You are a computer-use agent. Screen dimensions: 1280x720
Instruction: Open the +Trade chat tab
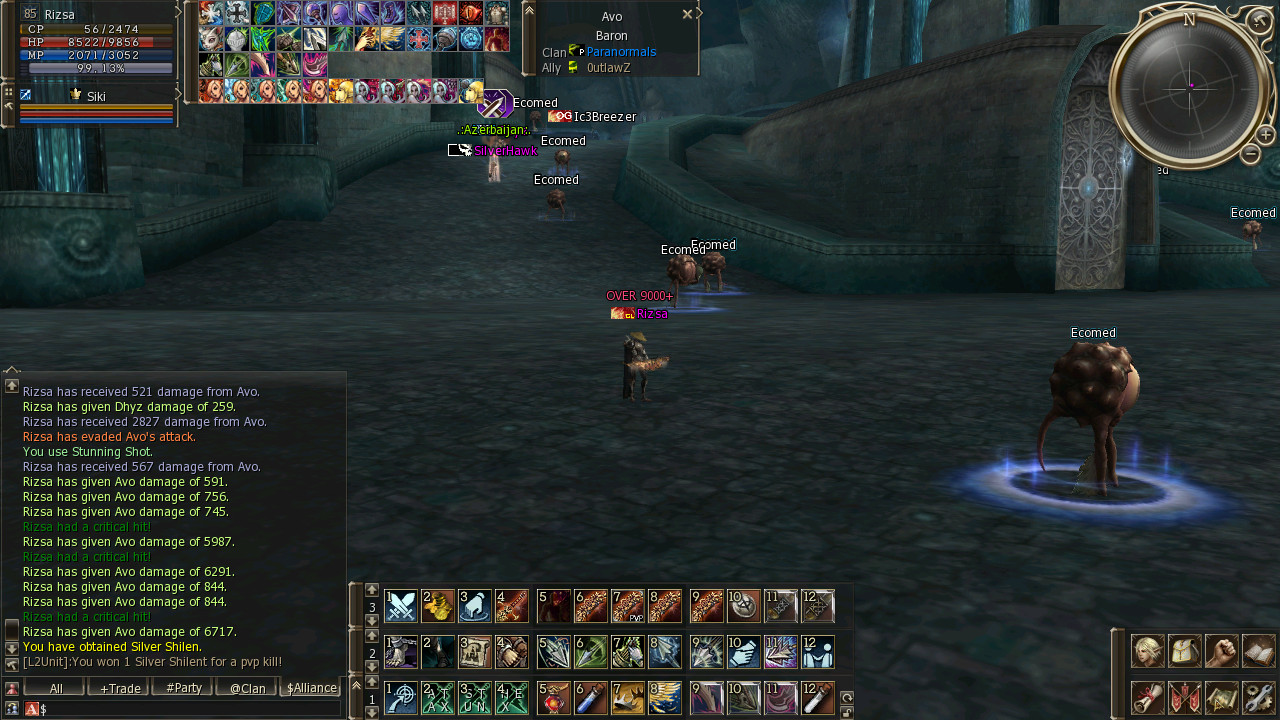(118, 688)
